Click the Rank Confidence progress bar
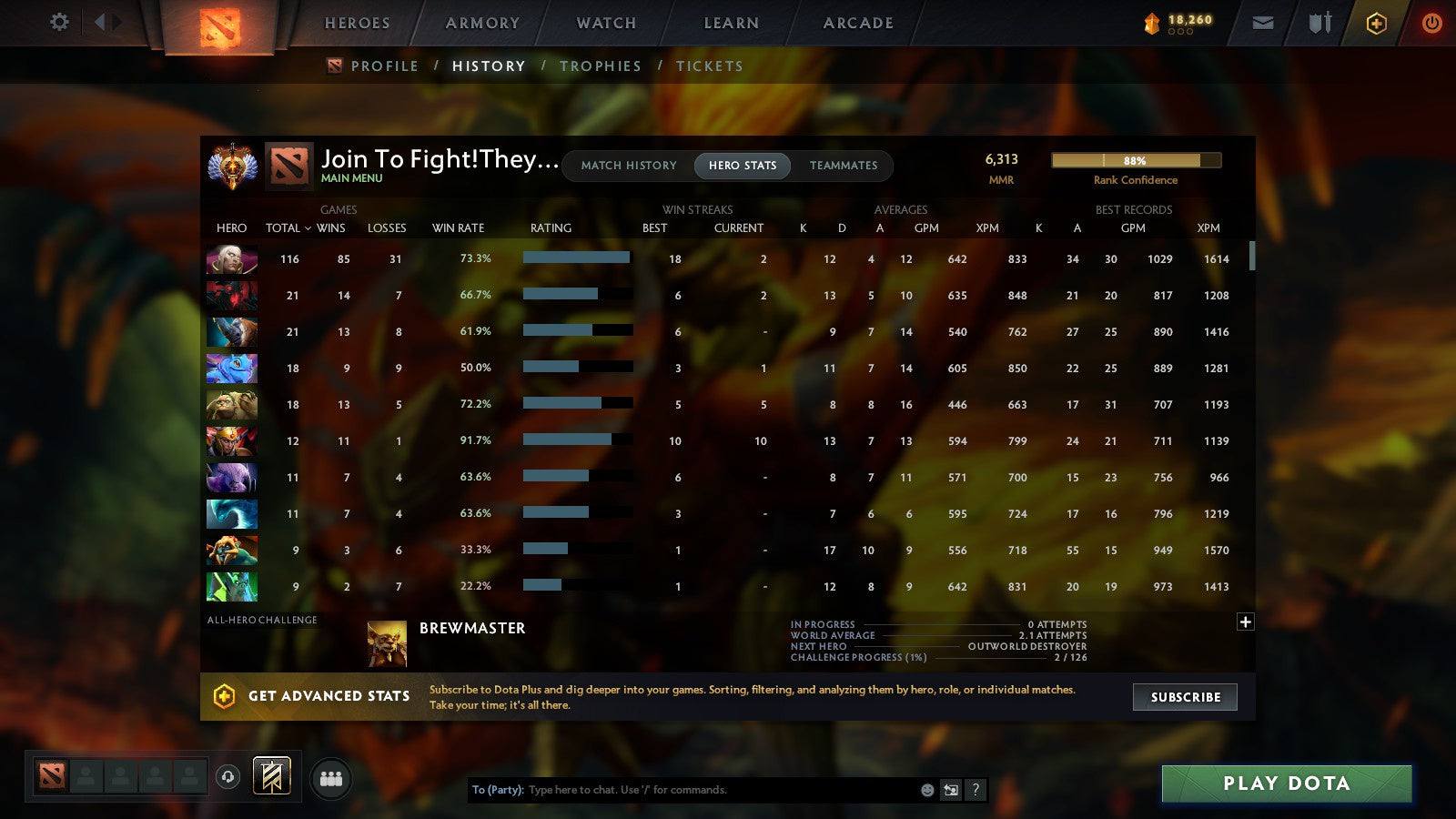 pos(1137,159)
